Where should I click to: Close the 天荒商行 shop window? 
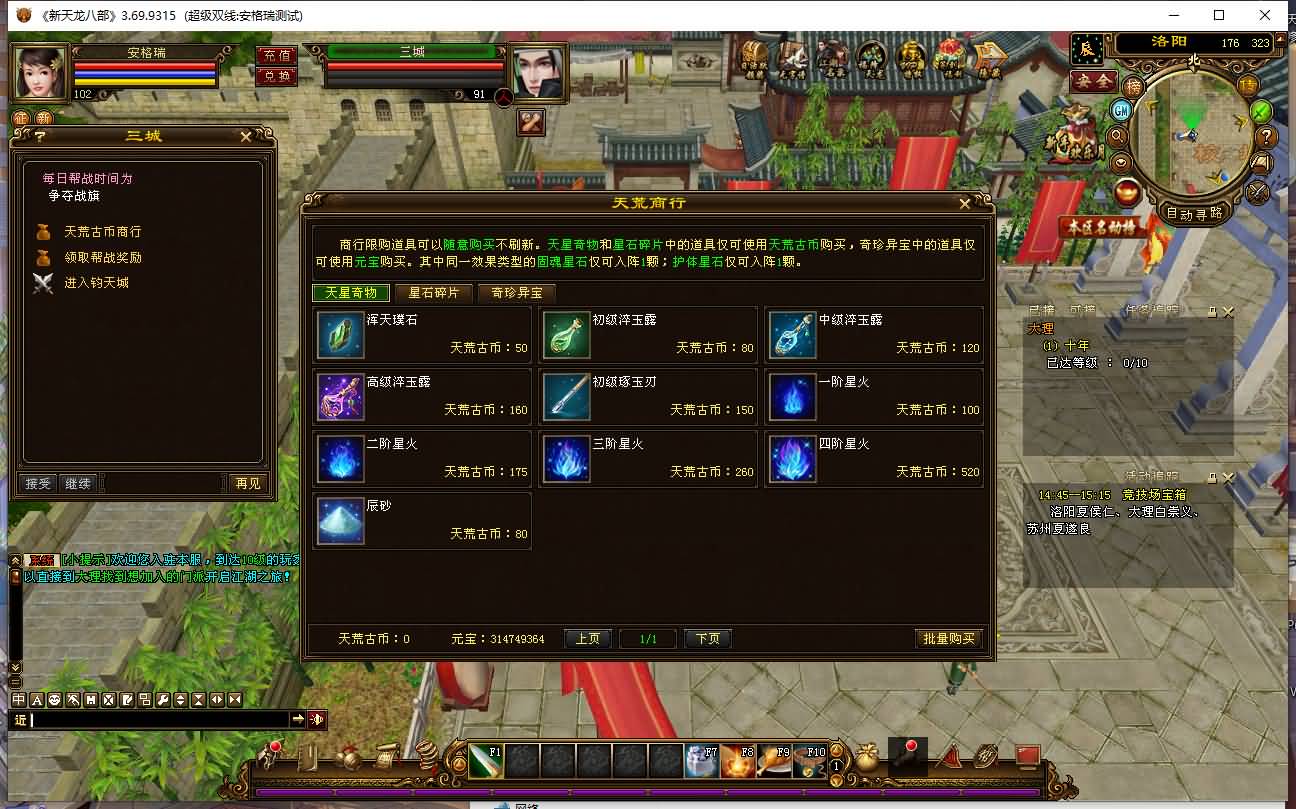click(964, 203)
